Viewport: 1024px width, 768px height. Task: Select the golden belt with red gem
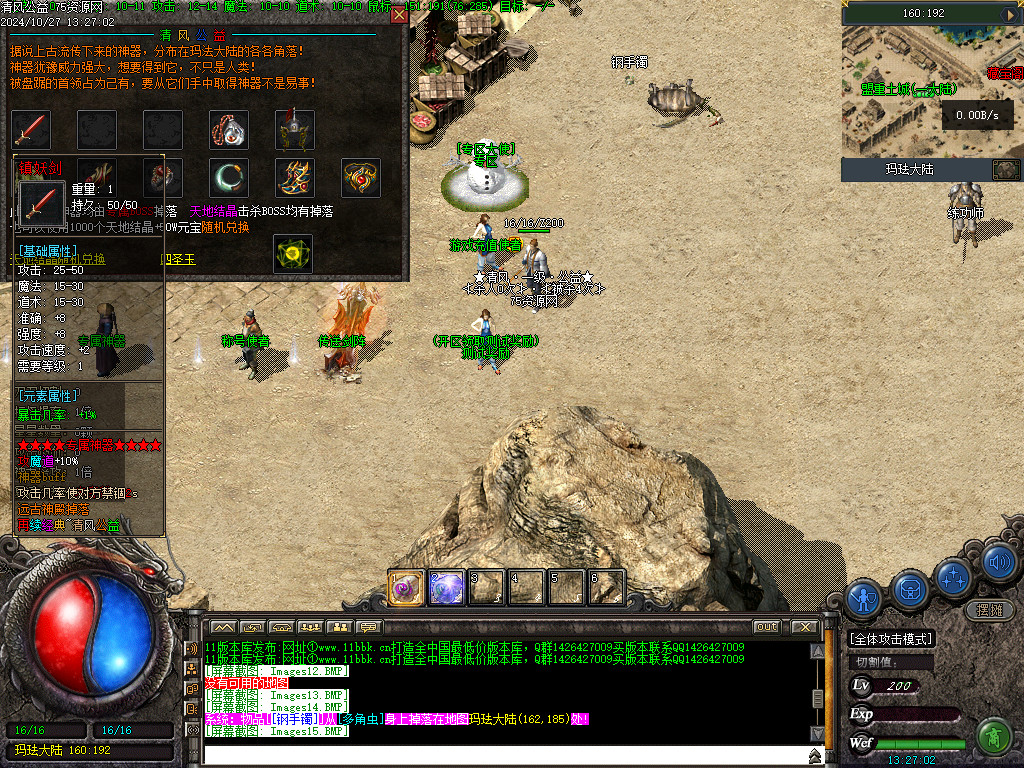(360, 178)
